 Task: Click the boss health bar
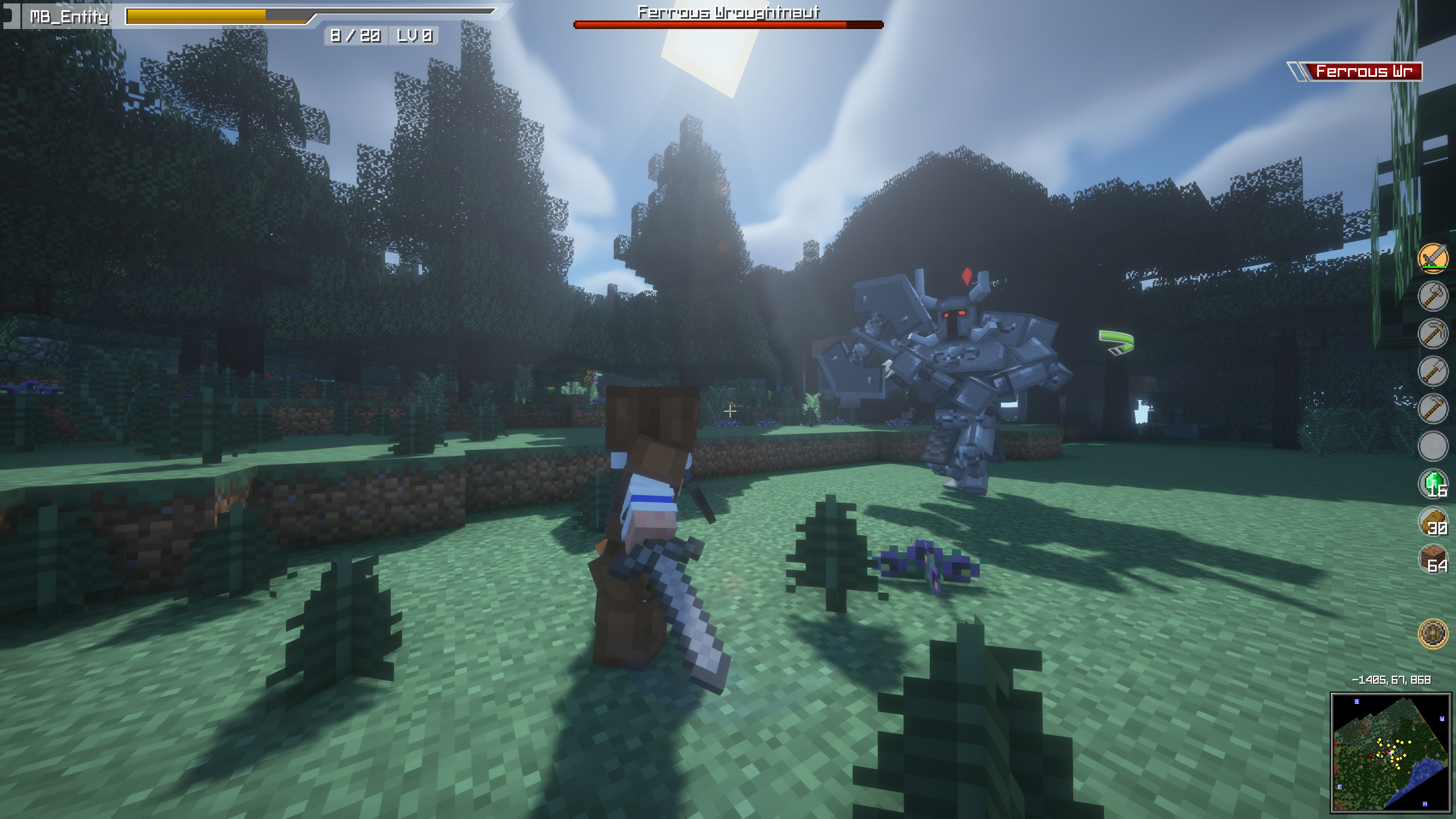click(x=728, y=24)
